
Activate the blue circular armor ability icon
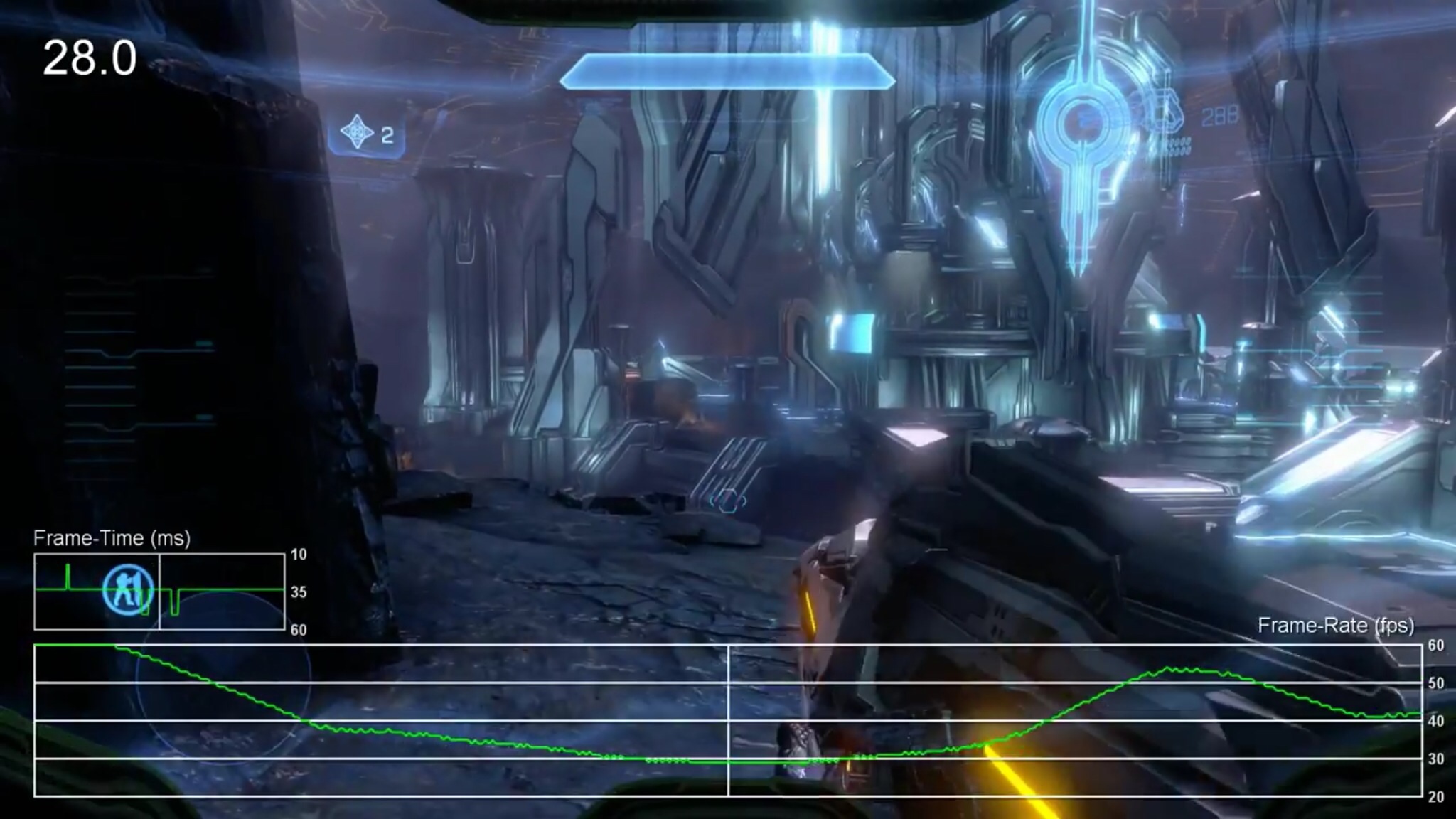click(128, 589)
